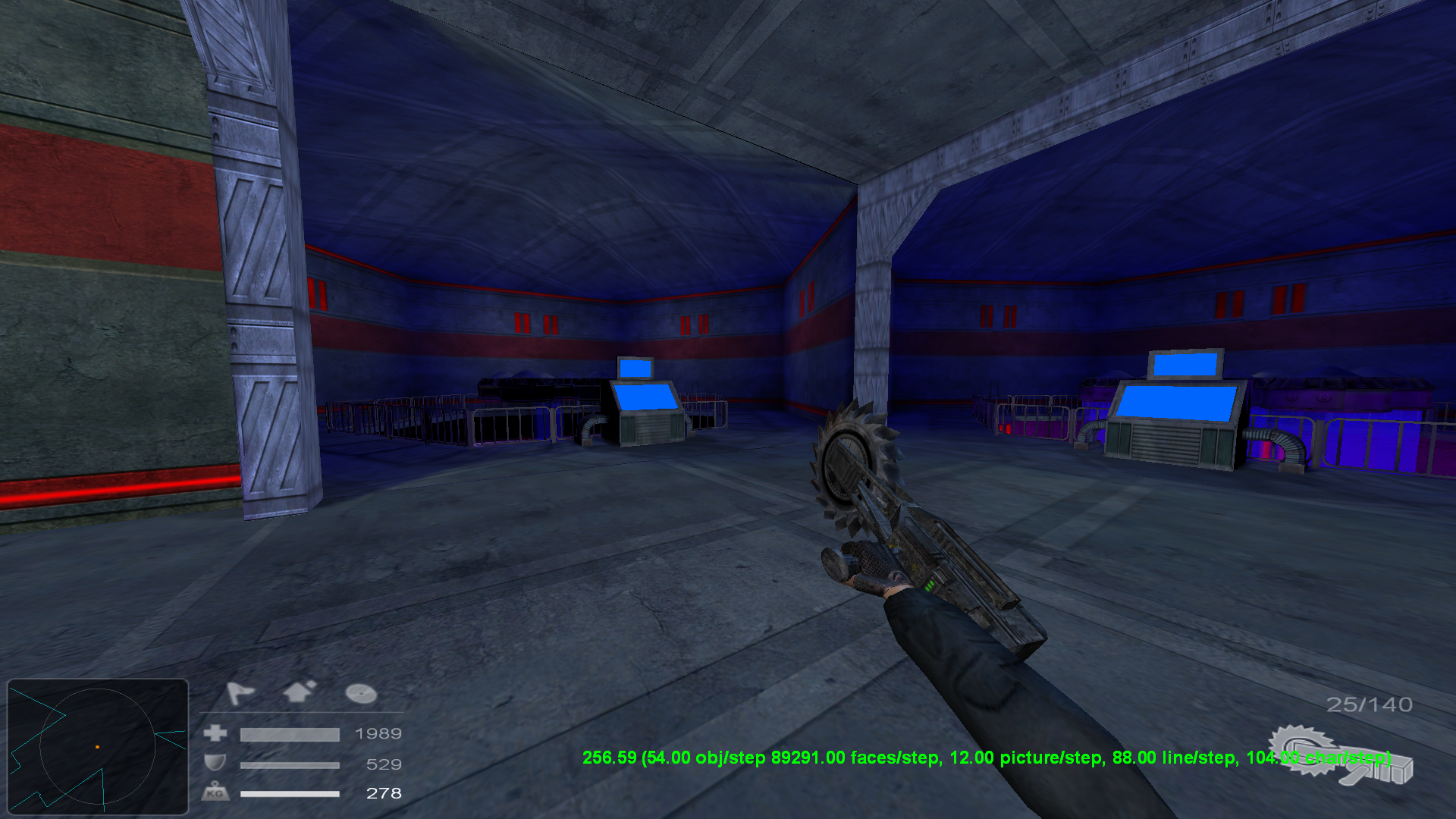Viewport: 1456px width, 819px height.
Task: Open the disc icon next to the HUD markers
Action: [360, 692]
